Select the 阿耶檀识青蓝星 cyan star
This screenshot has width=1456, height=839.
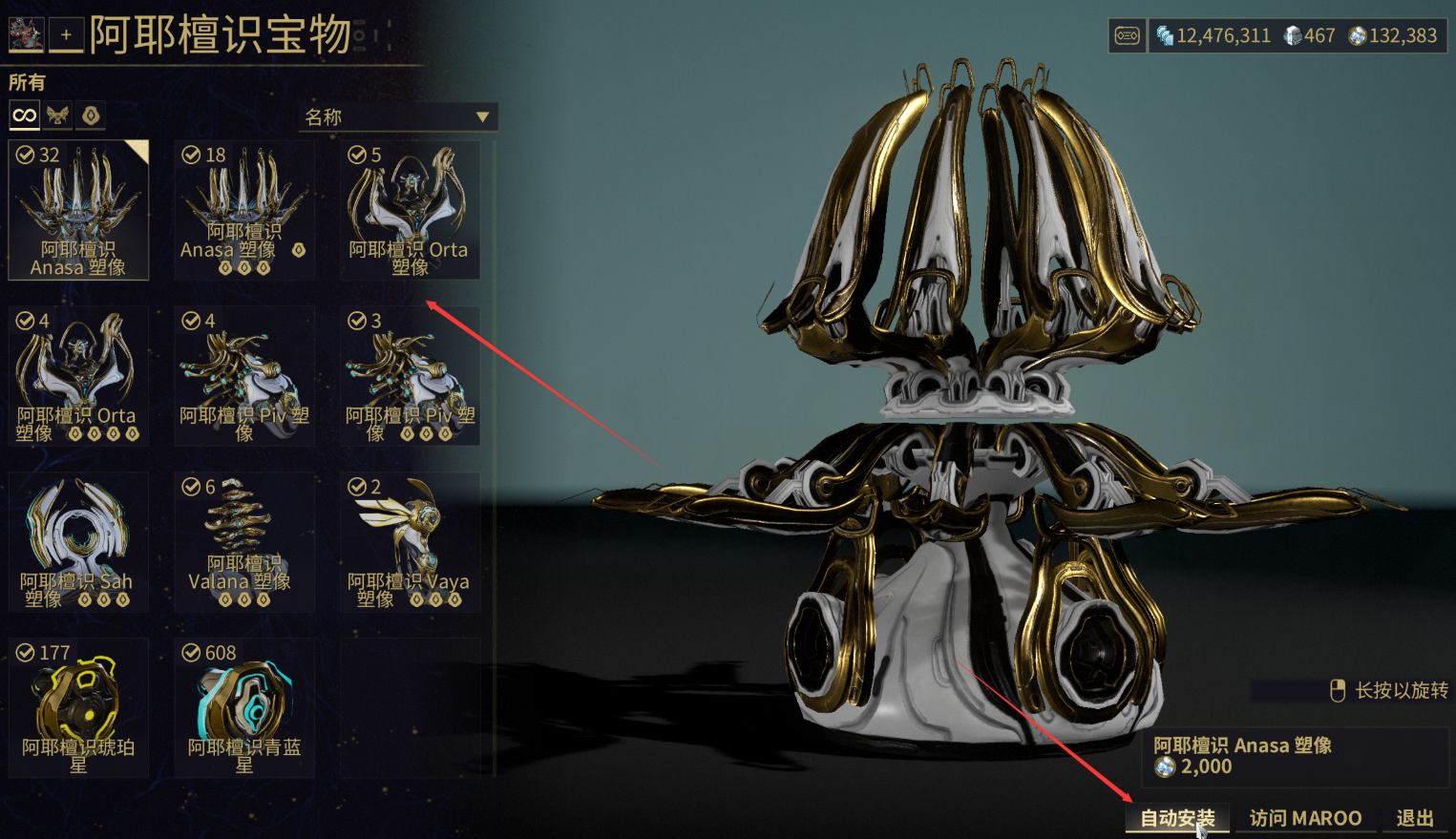[x=243, y=708]
